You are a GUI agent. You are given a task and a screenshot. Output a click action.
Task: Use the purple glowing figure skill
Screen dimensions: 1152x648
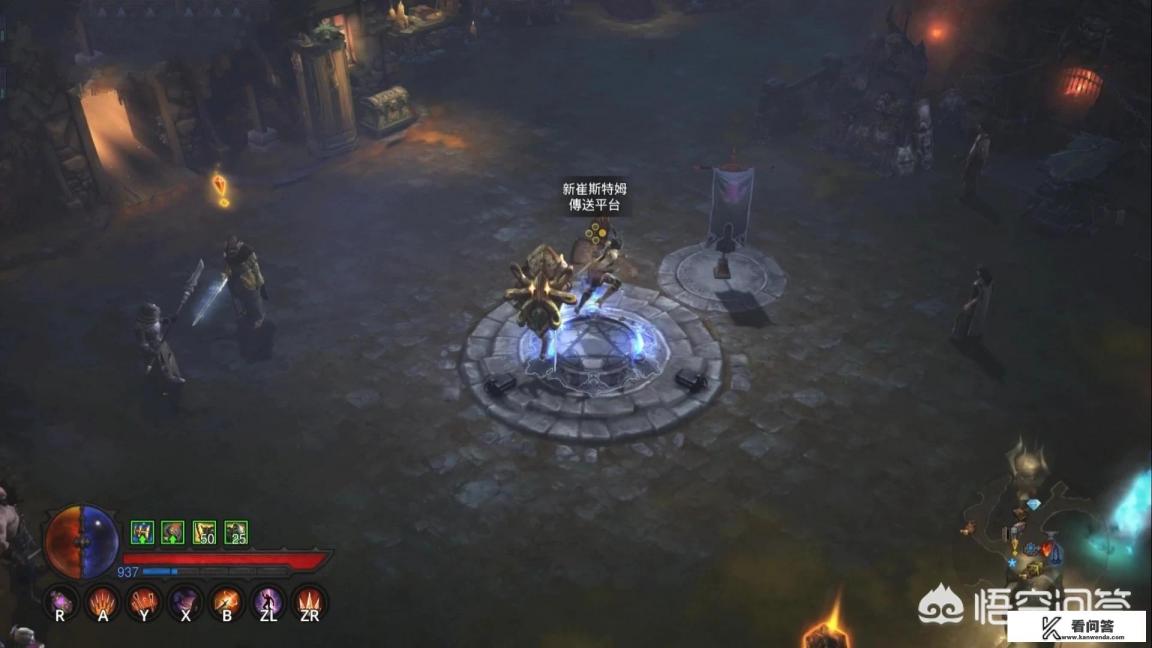click(x=269, y=601)
